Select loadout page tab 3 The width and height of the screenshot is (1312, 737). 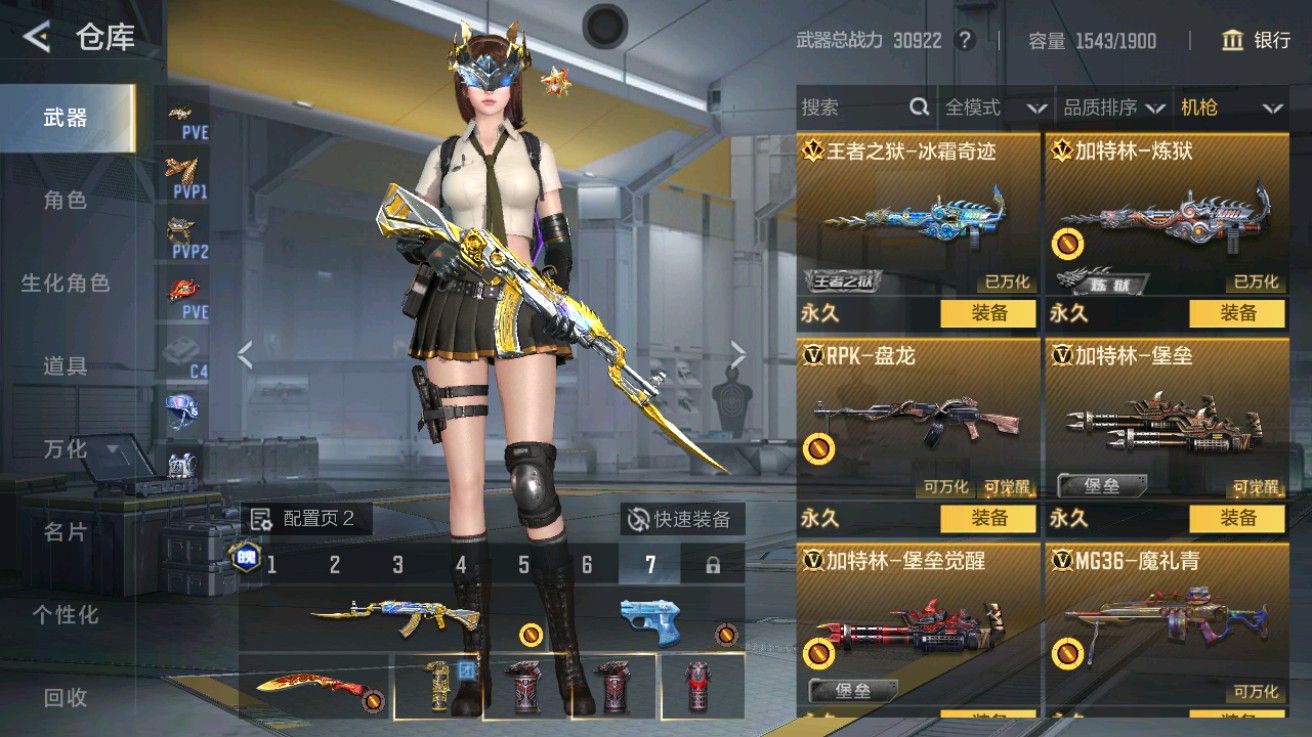tap(397, 565)
